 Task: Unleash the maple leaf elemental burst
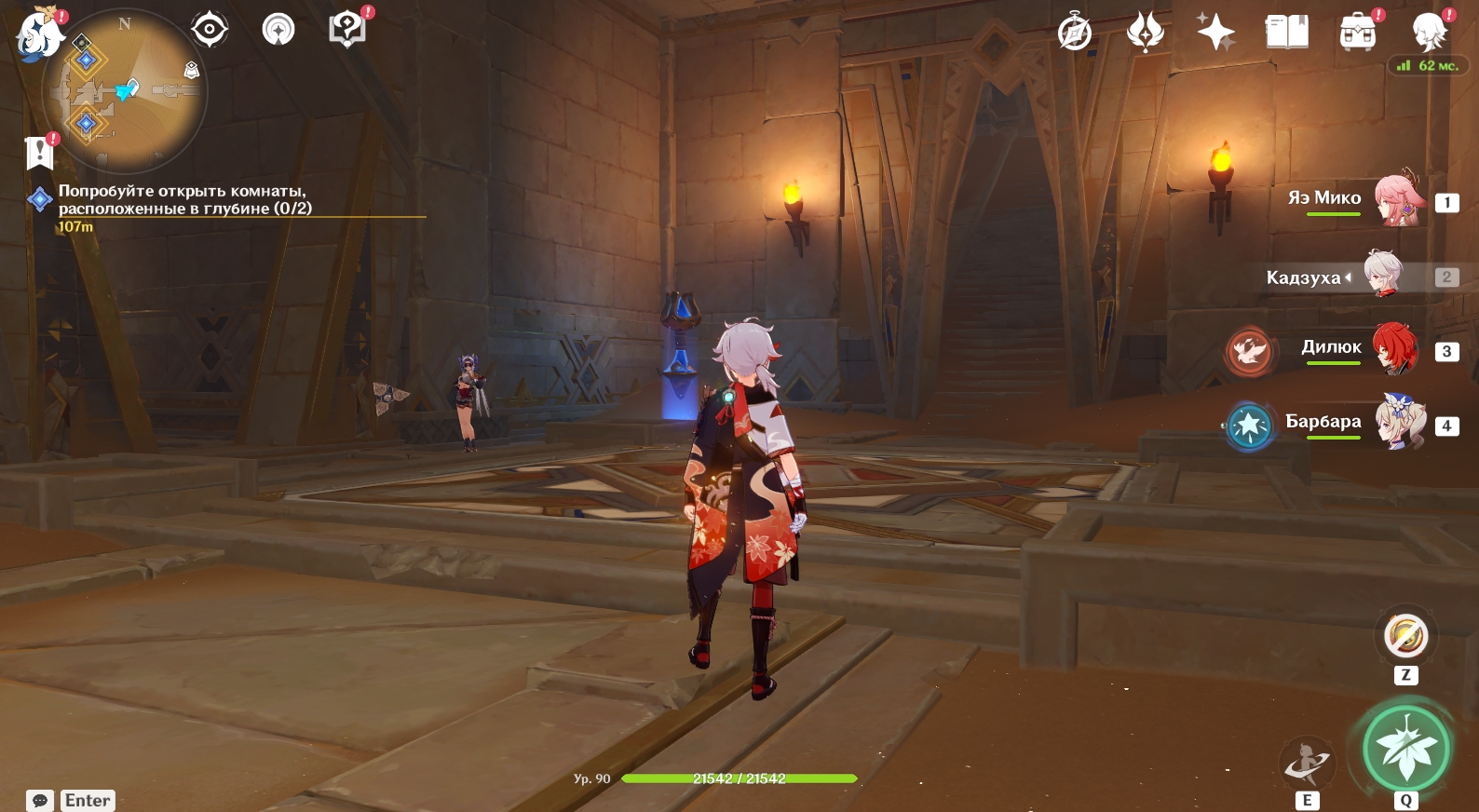(x=1405, y=749)
